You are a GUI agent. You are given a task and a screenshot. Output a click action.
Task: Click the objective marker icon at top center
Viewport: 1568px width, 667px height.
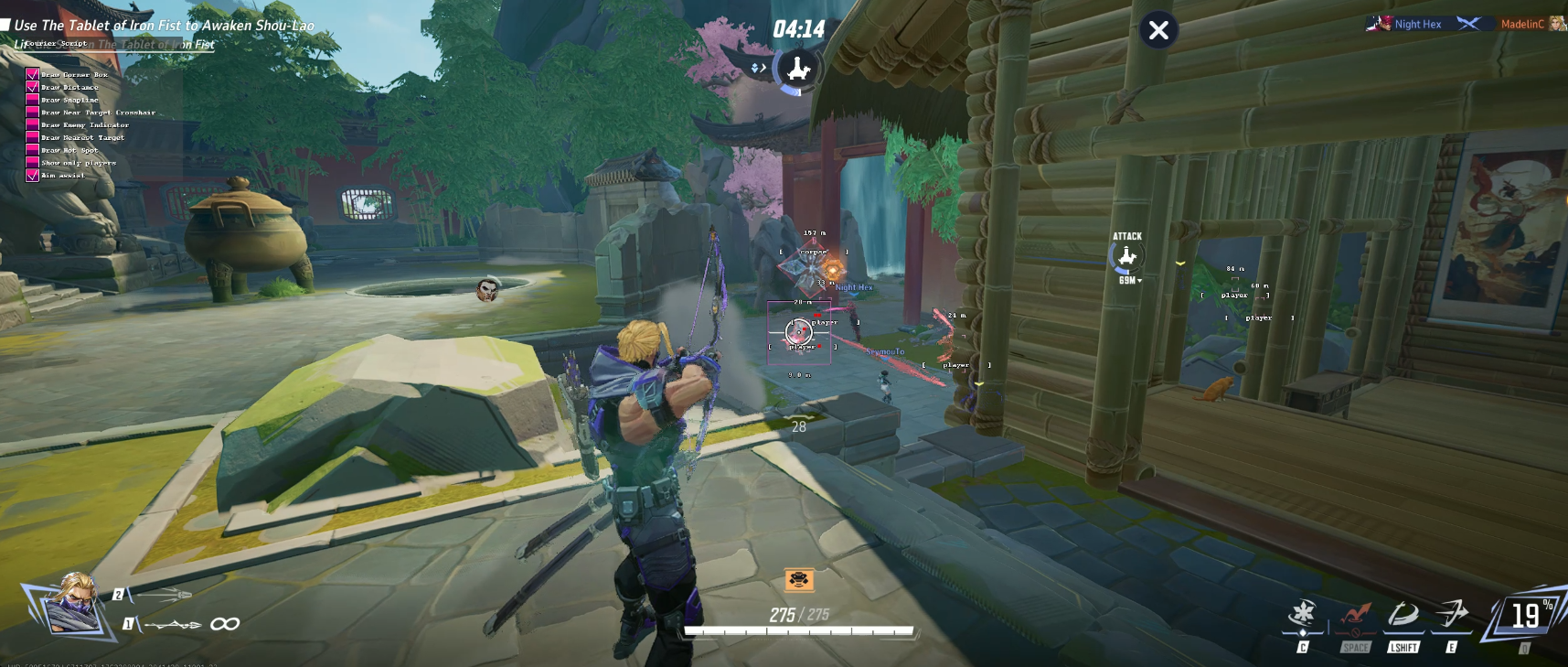796,68
